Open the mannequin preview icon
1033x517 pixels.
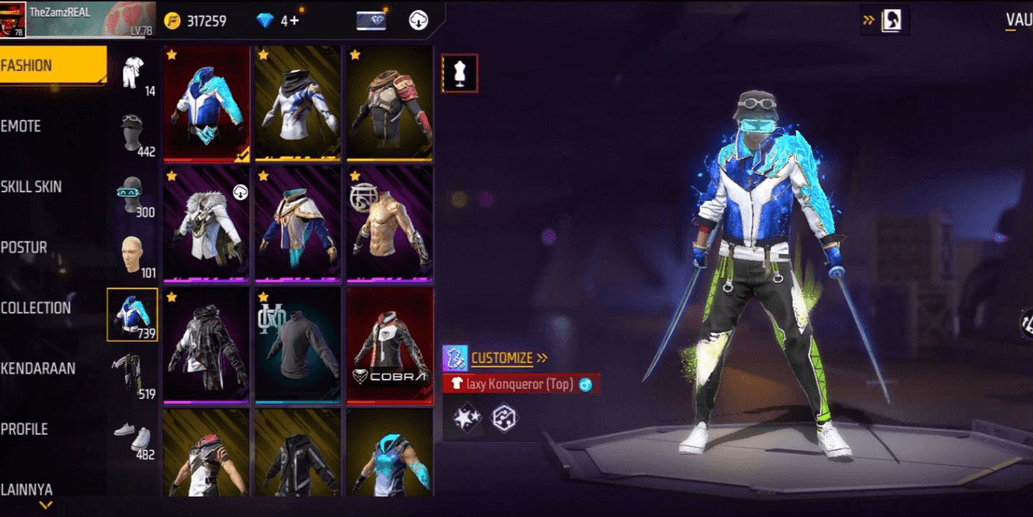[x=459, y=73]
